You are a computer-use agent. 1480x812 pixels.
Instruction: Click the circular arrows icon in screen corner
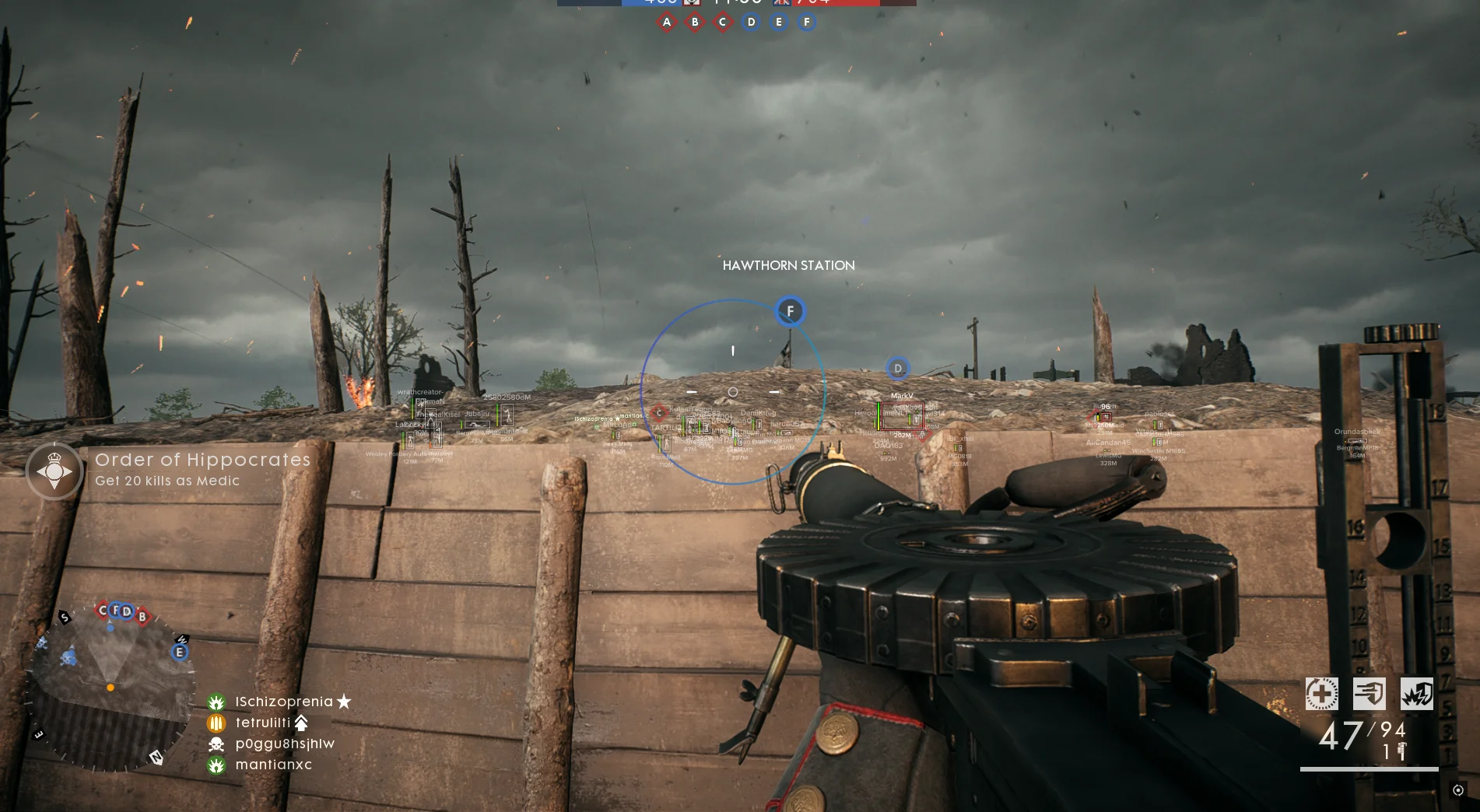coord(1458,790)
